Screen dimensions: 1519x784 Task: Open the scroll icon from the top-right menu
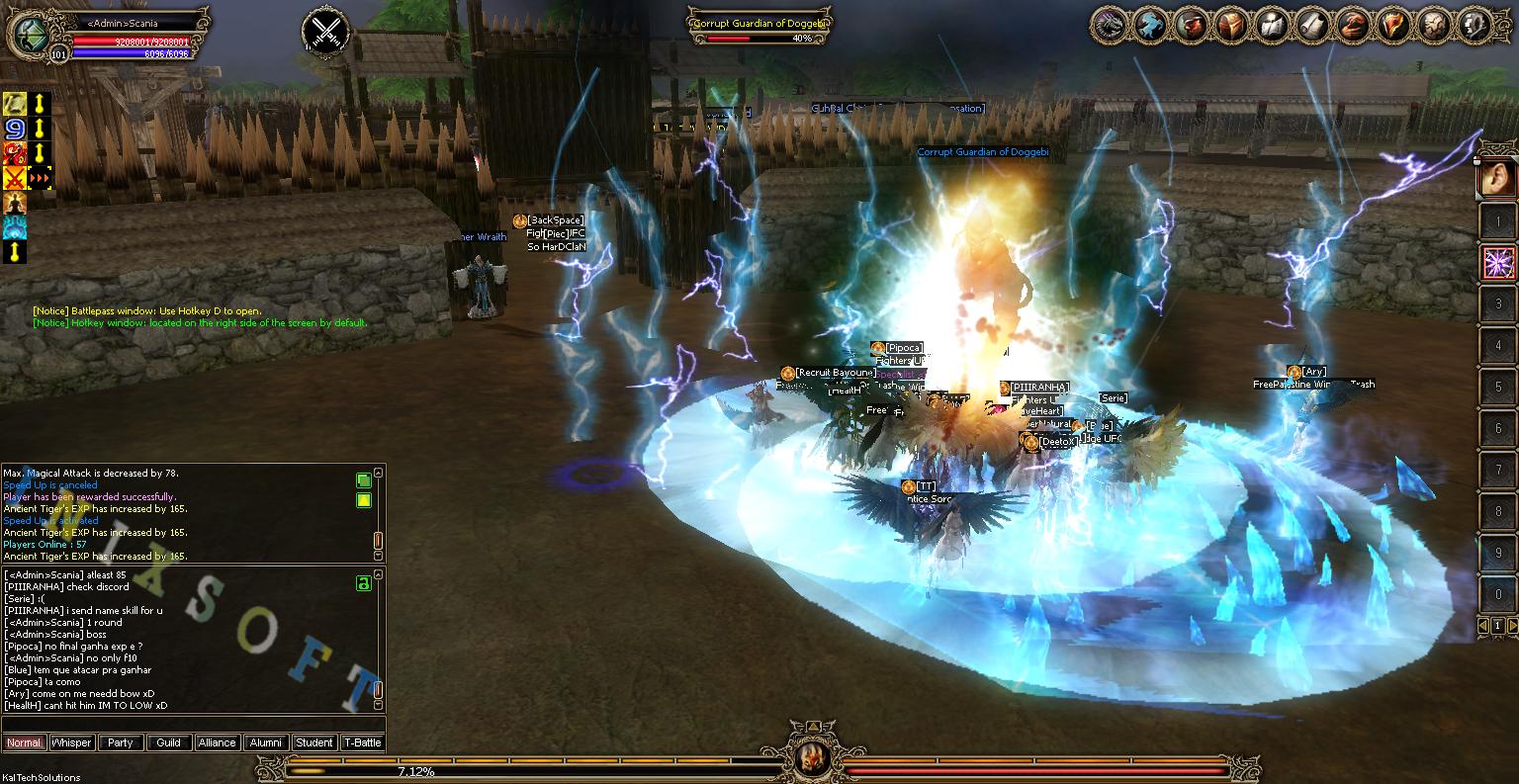[x=1311, y=27]
